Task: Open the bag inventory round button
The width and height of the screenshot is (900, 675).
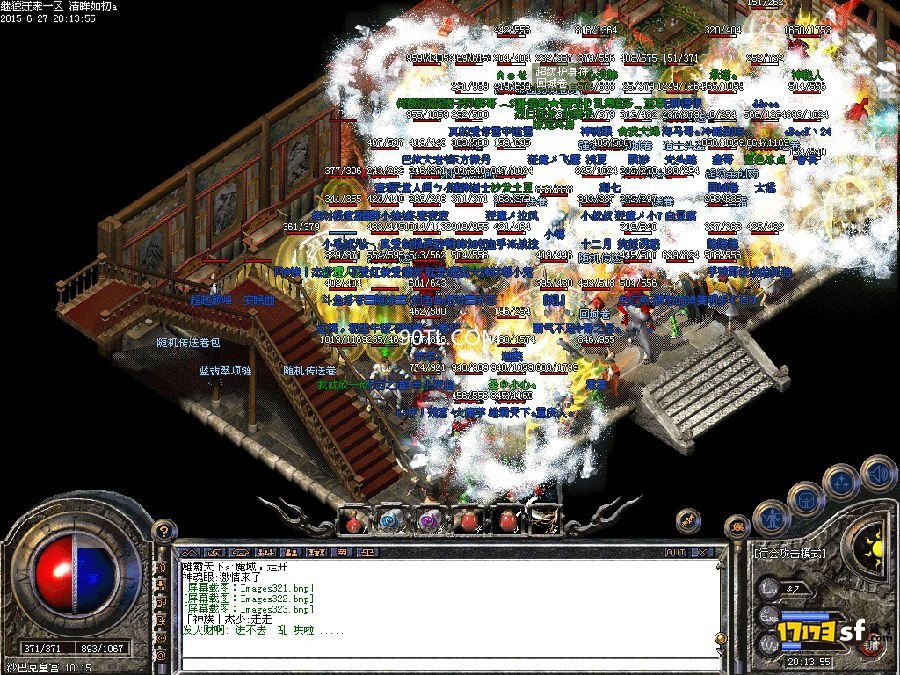Action: (807, 498)
